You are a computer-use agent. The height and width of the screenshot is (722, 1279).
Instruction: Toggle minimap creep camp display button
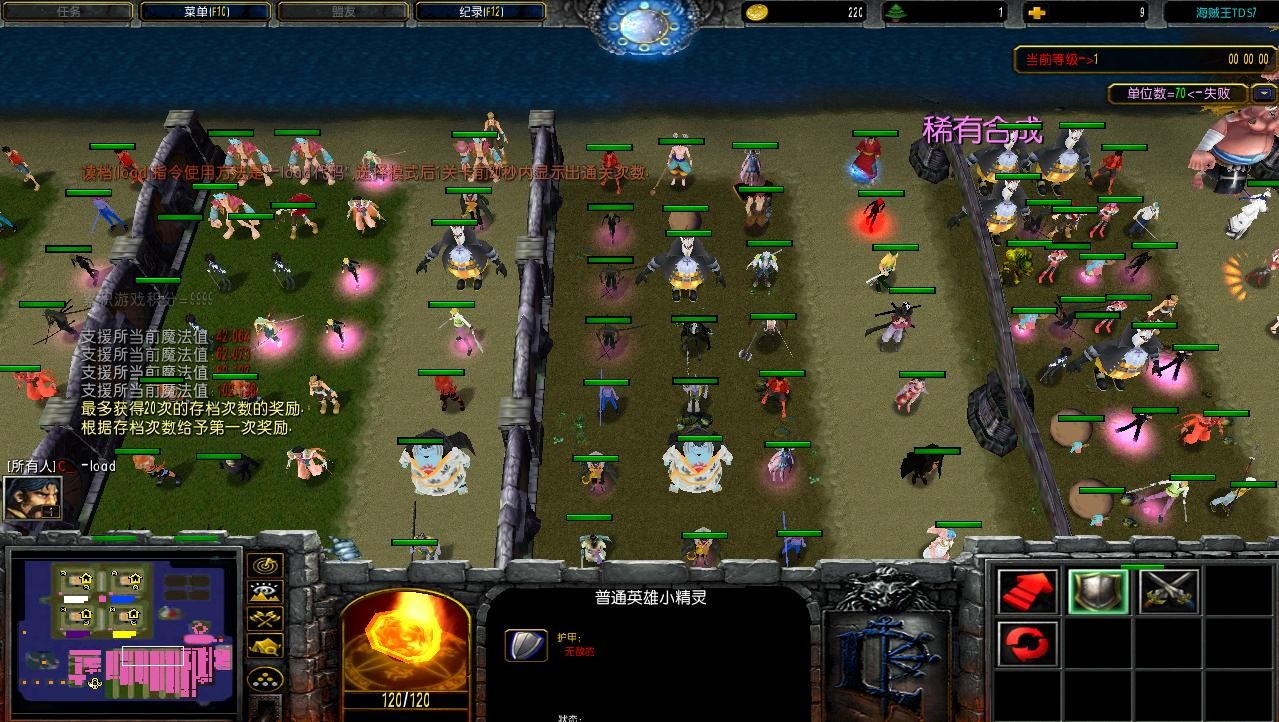pos(265,646)
